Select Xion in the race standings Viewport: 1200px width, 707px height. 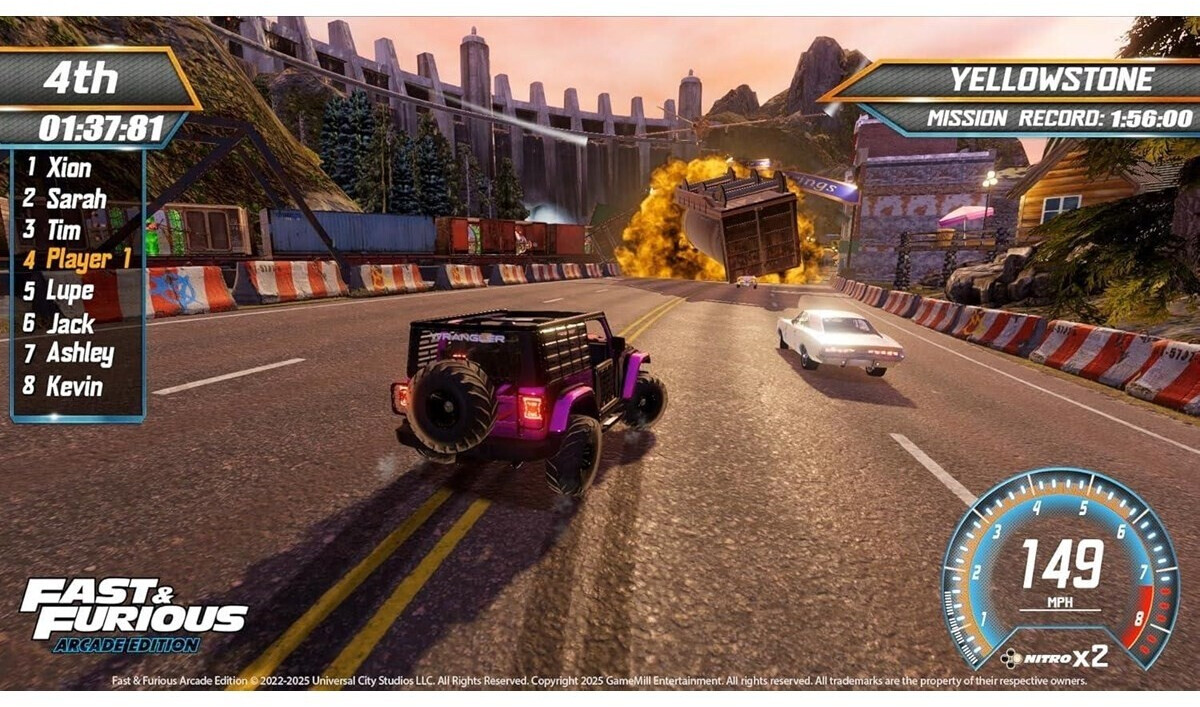[68, 168]
